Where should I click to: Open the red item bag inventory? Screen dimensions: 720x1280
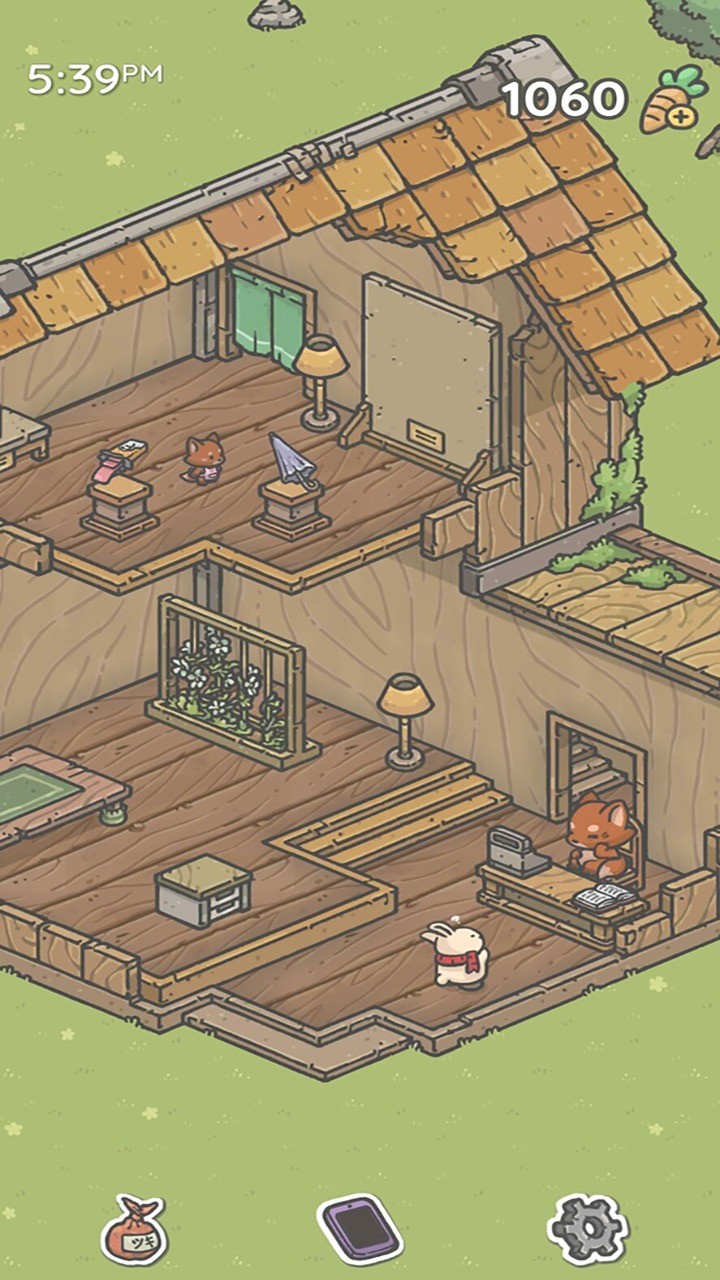pyautogui.click(x=134, y=1230)
